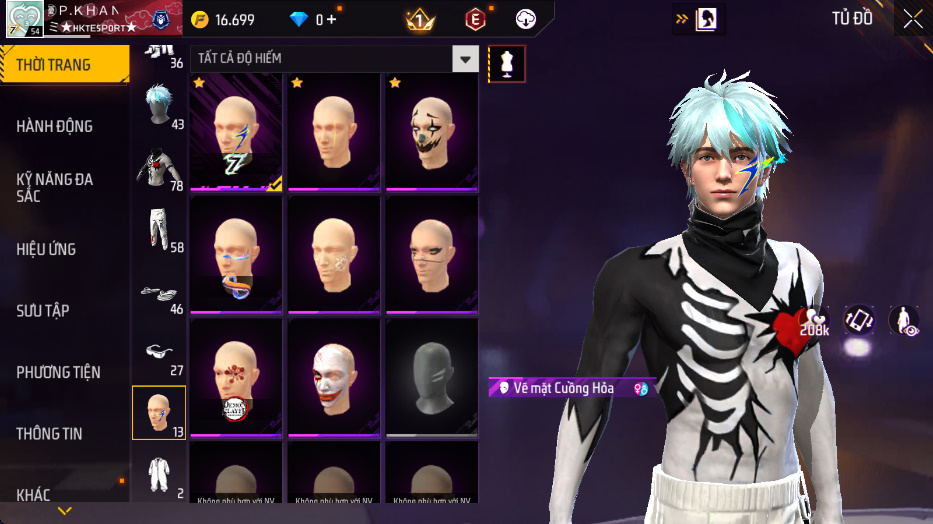Viewport: 933px width, 524px height.
Task: Select the grey full-face mask item
Action: (x=432, y=377)
